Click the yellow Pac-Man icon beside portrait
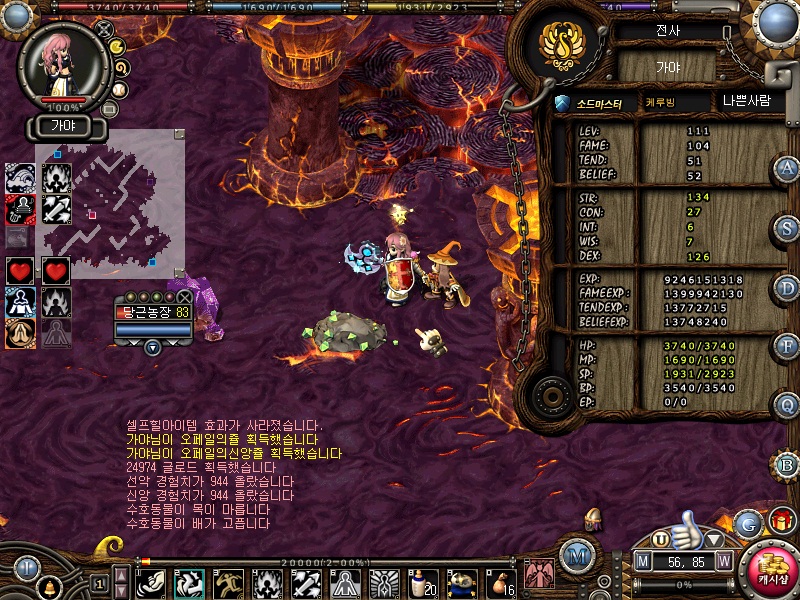This screenshot has height=600, width=800. click(x=116, y=46)
